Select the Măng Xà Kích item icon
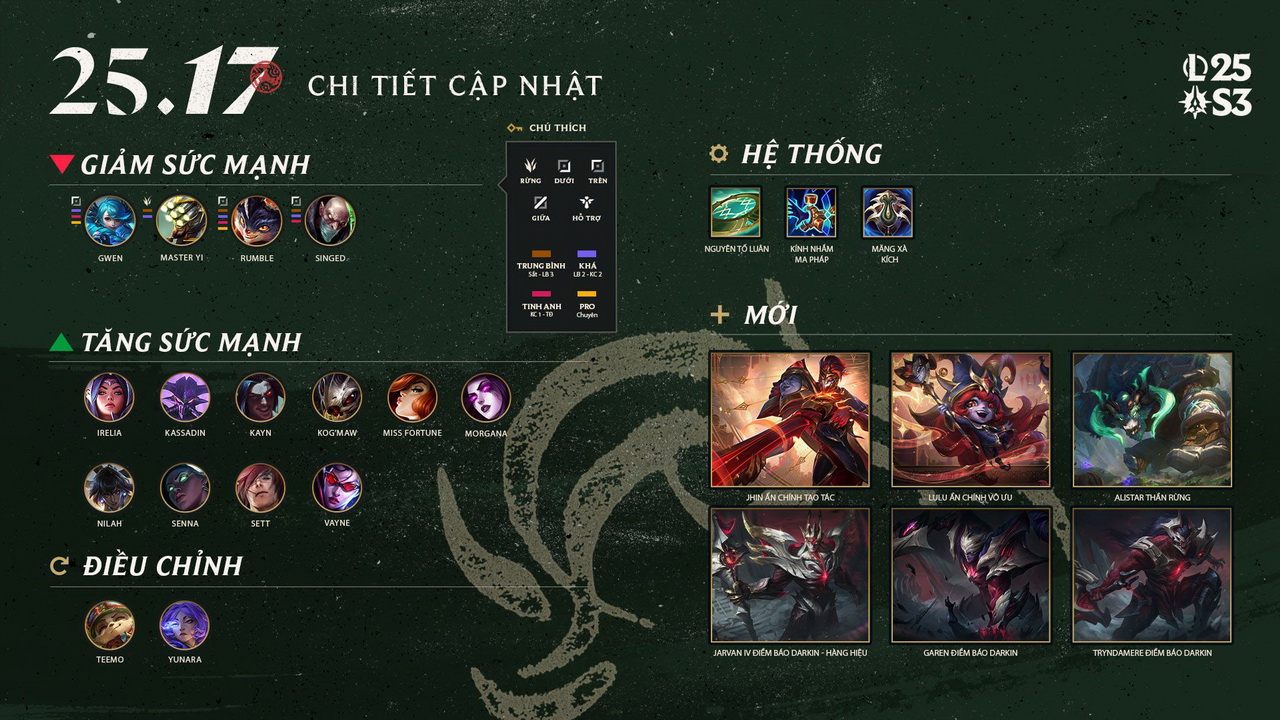 coord(888,212)
